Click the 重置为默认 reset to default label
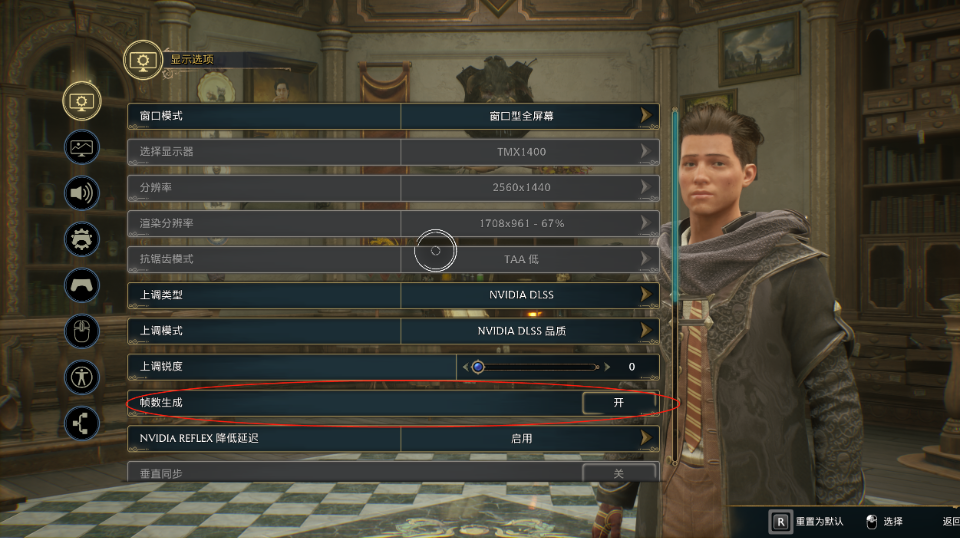Screen dimensions: 960x538 [x=820, y=521]
